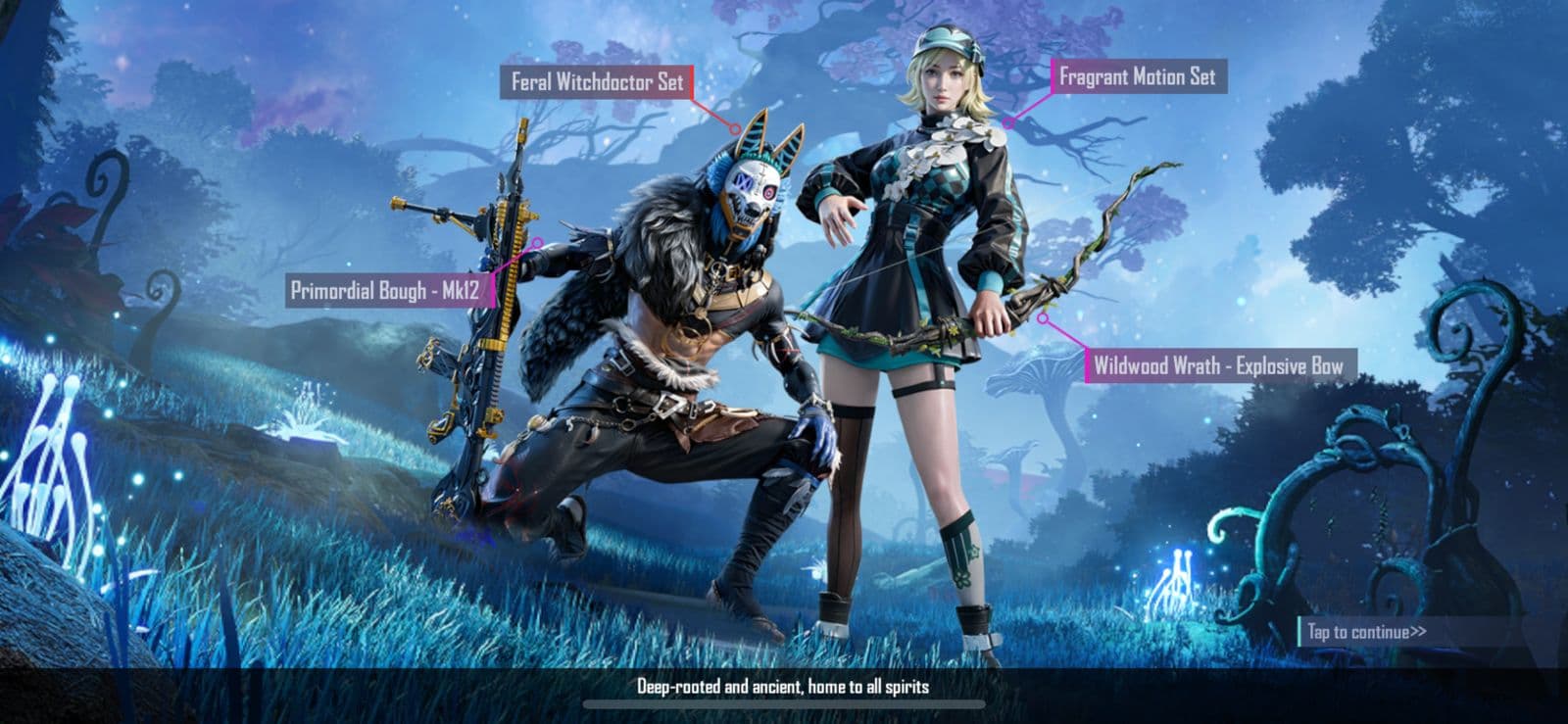
Task: Click the caption reading Deep-rooted and ancient
Action: pyautogui.click(x=784, y=689)
